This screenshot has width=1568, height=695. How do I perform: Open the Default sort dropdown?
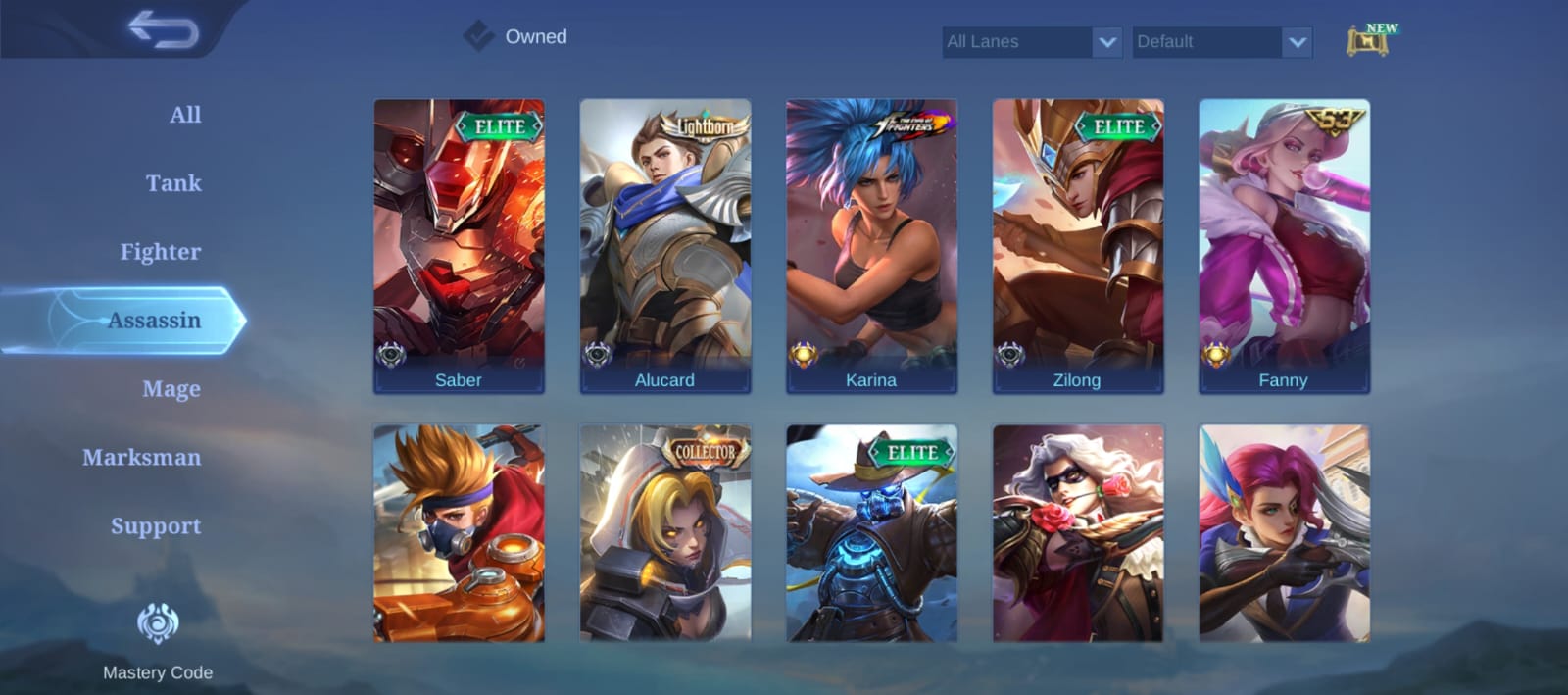click(x=1221, y=42)
